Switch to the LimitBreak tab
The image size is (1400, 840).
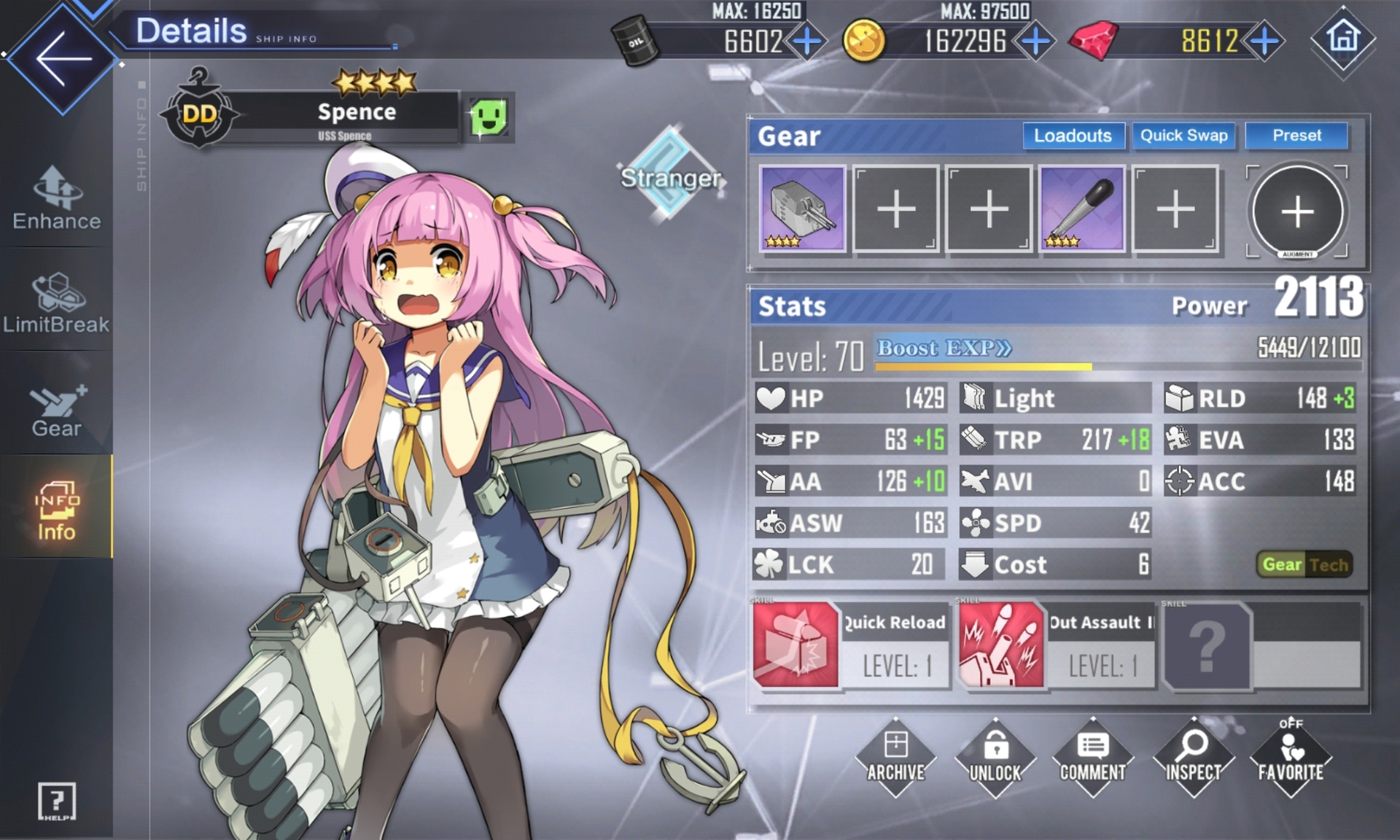[57, 303]
